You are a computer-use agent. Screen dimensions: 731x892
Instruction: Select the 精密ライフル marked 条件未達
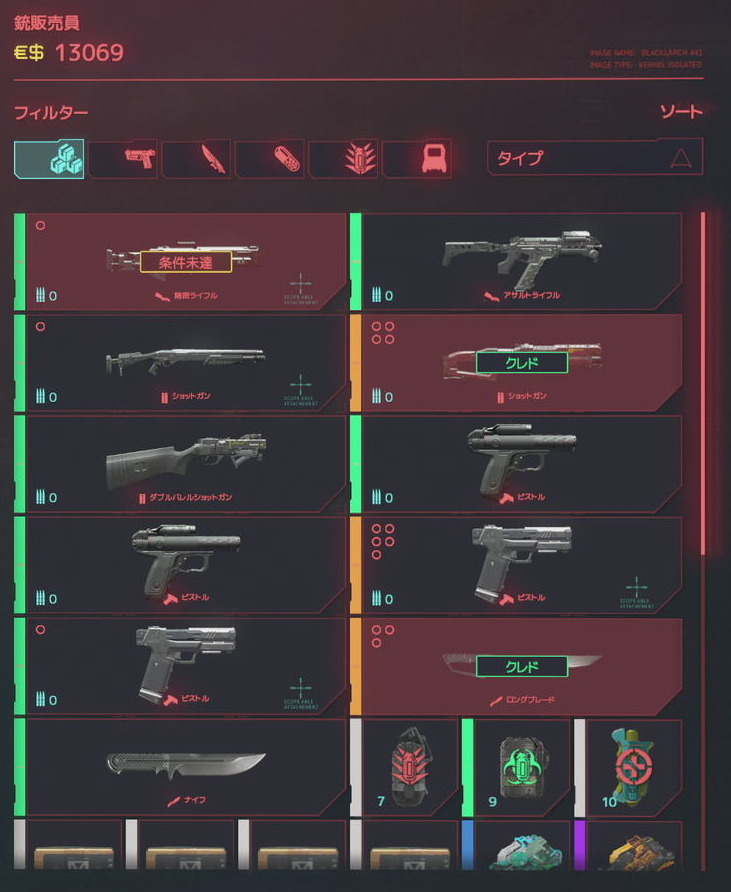coord(185,262)
